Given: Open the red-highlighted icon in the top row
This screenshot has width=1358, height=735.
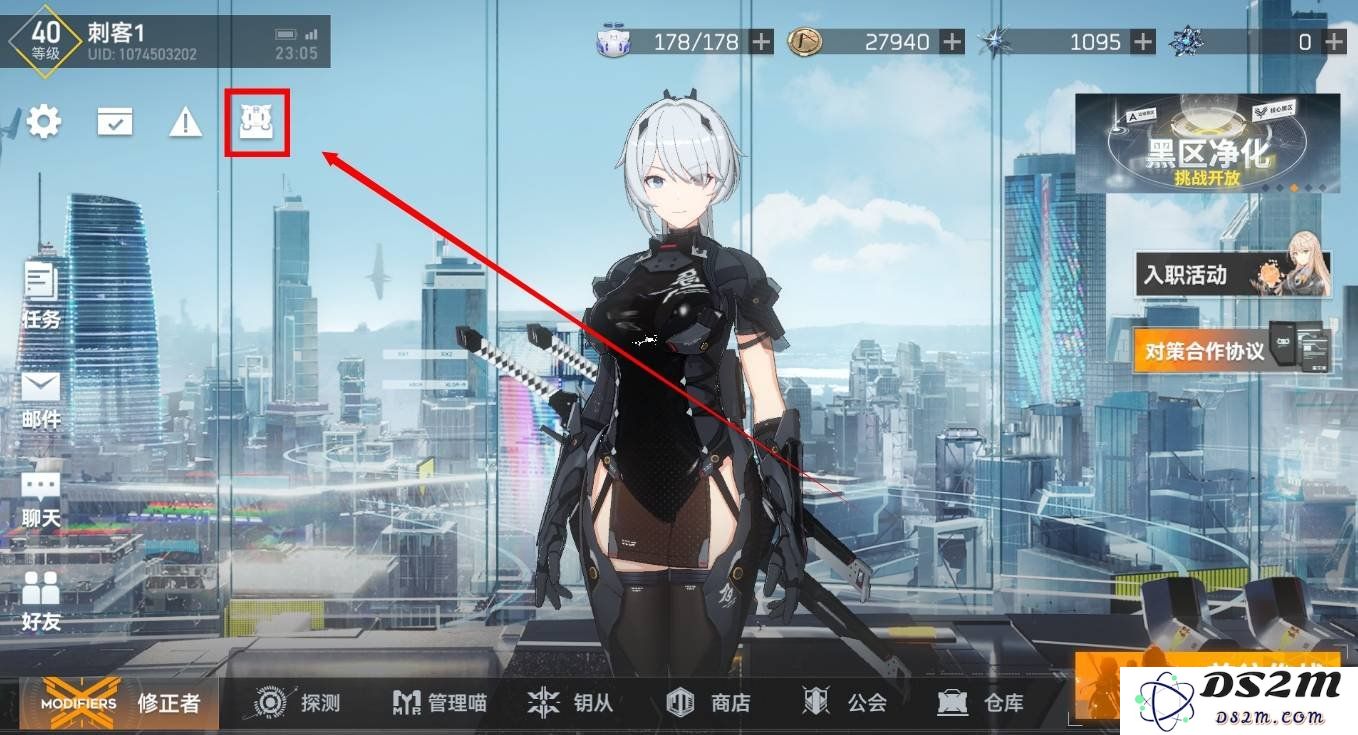Looking at the screenshot, I should [257, 122].
